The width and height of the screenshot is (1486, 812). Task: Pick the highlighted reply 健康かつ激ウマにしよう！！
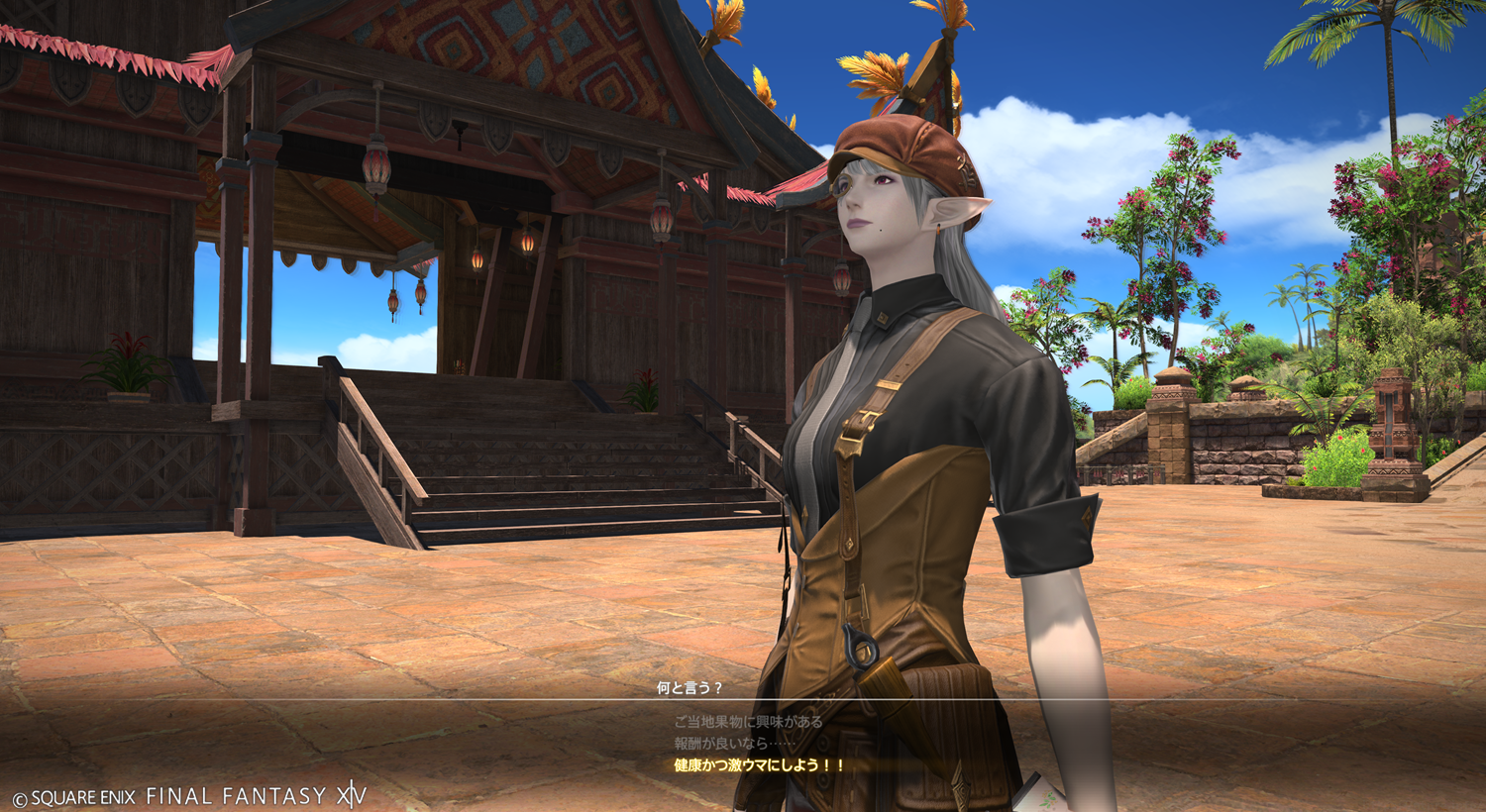(x=760, y=764)
